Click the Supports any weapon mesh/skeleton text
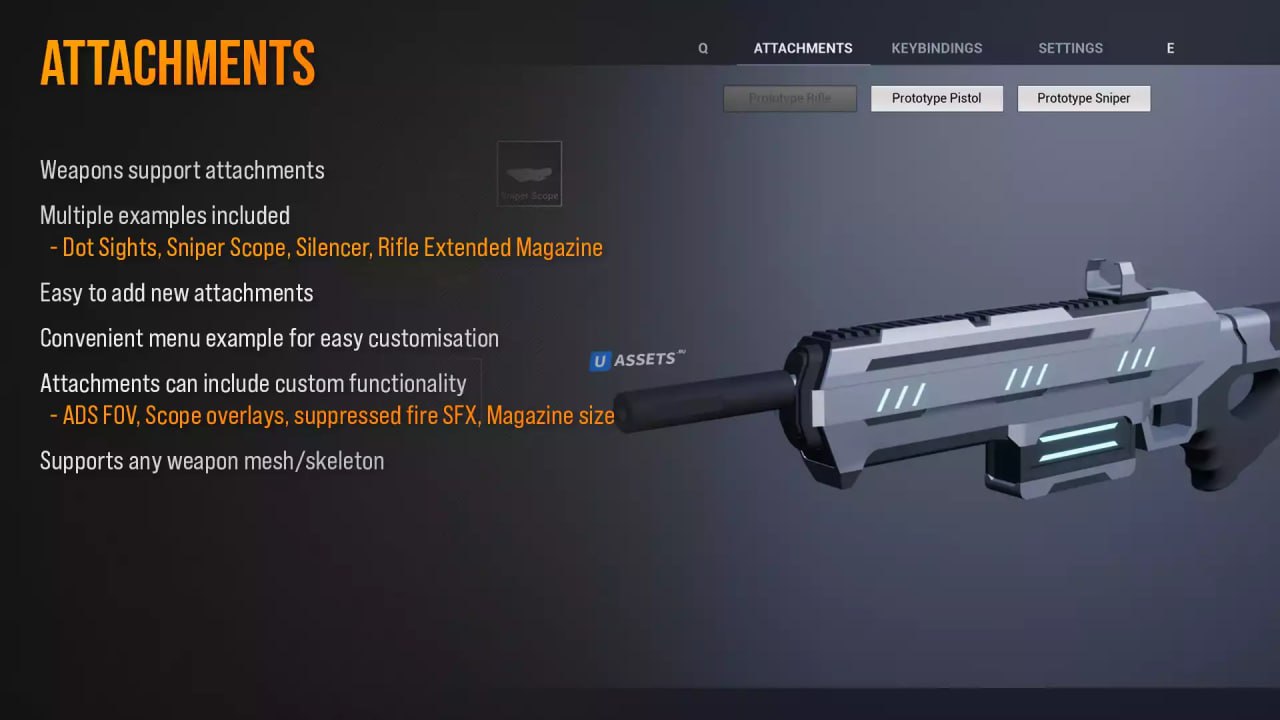1280x720 pixels. [x=211, y=461]
